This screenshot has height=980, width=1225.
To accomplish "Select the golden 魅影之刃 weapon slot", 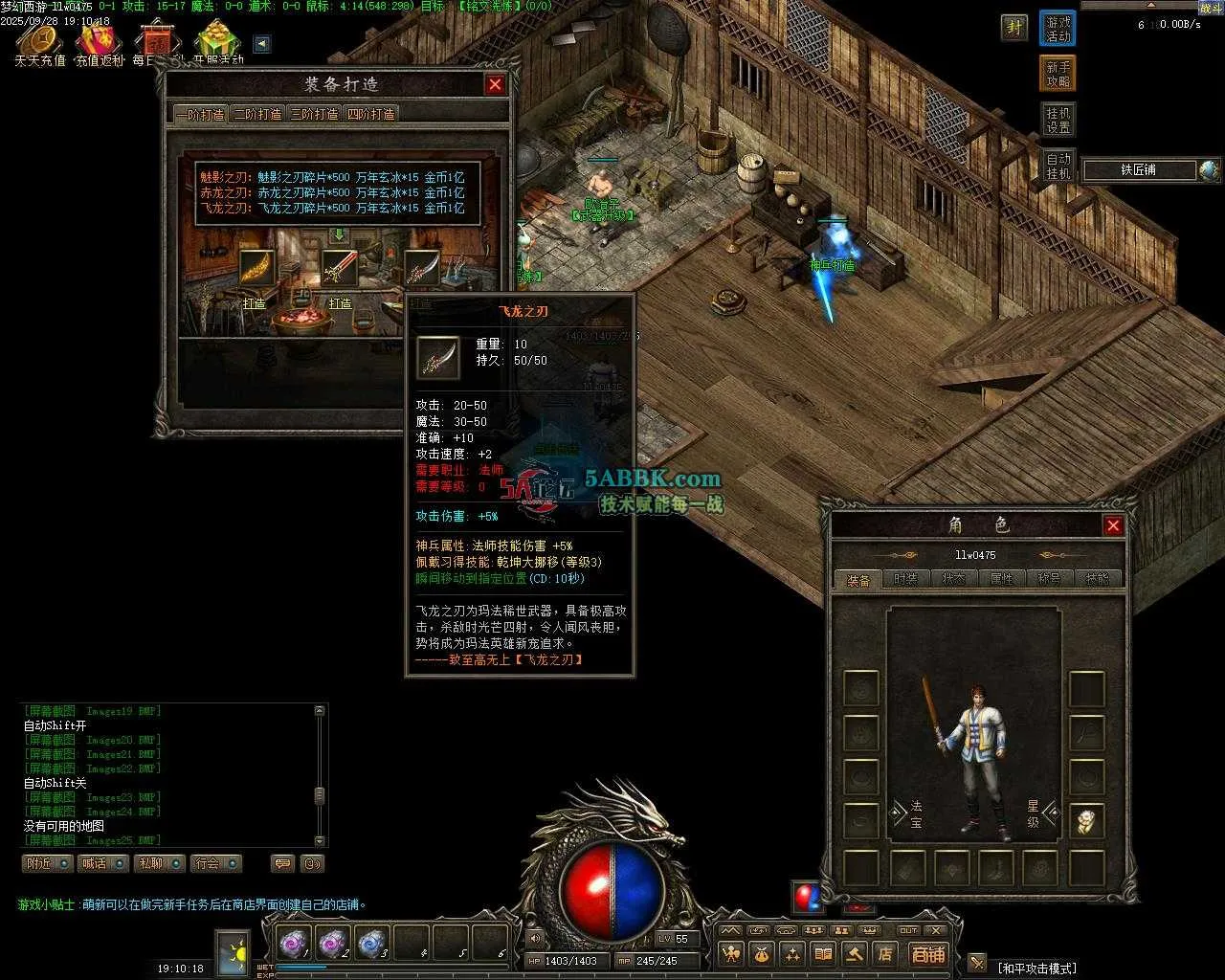I will click(256, 269).
